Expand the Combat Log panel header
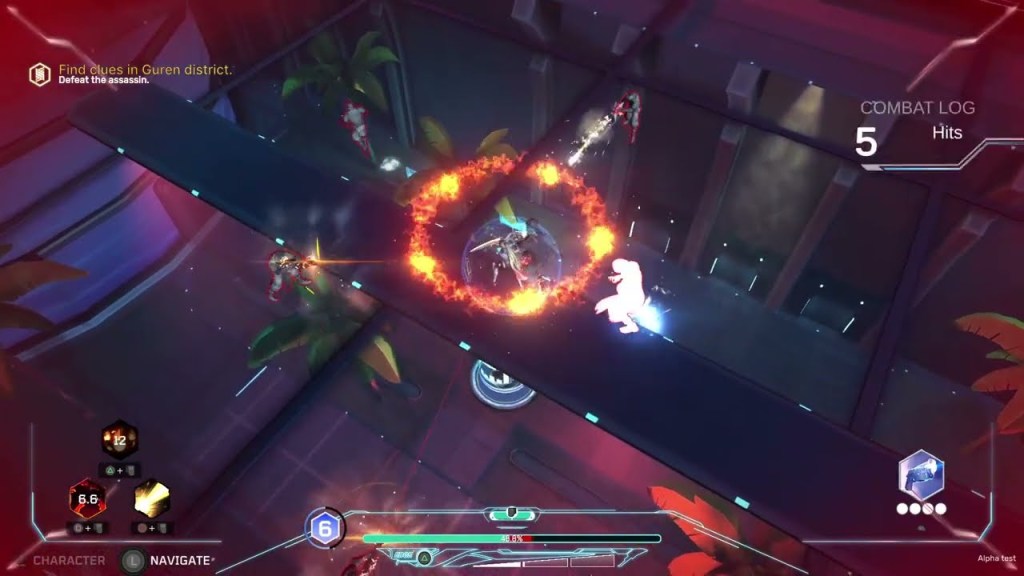The height and width of the screenshot is (576, 1024). point(917,108)
